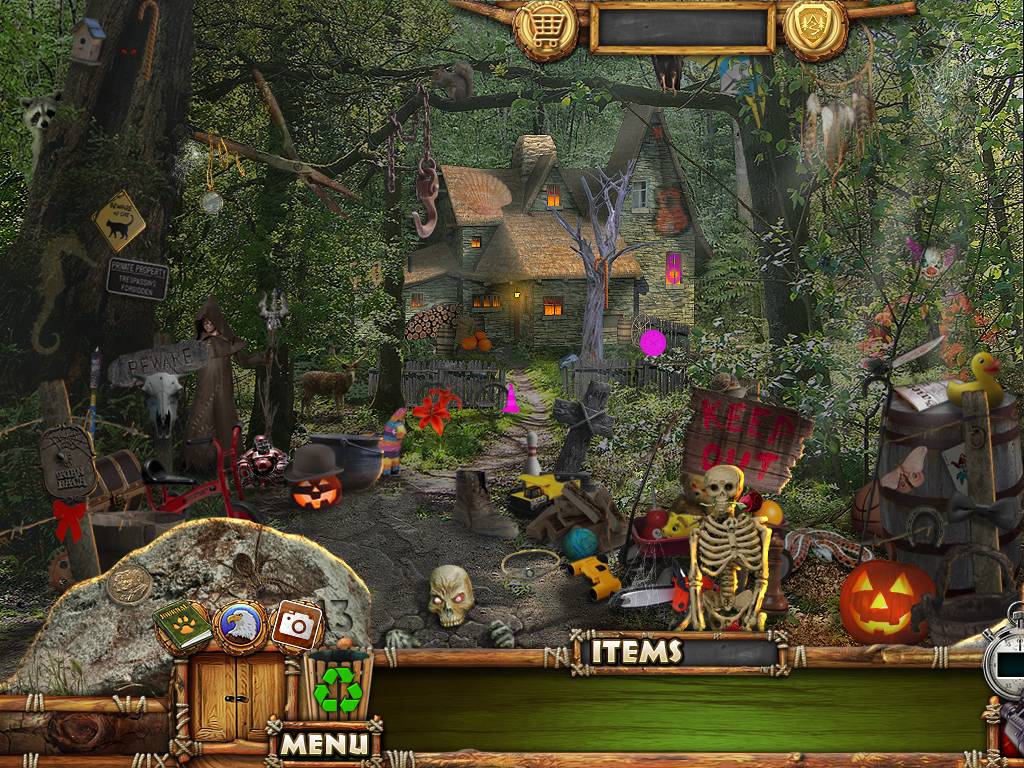
Task: Click the camera snapshot icon
Action: click(296, 625)
